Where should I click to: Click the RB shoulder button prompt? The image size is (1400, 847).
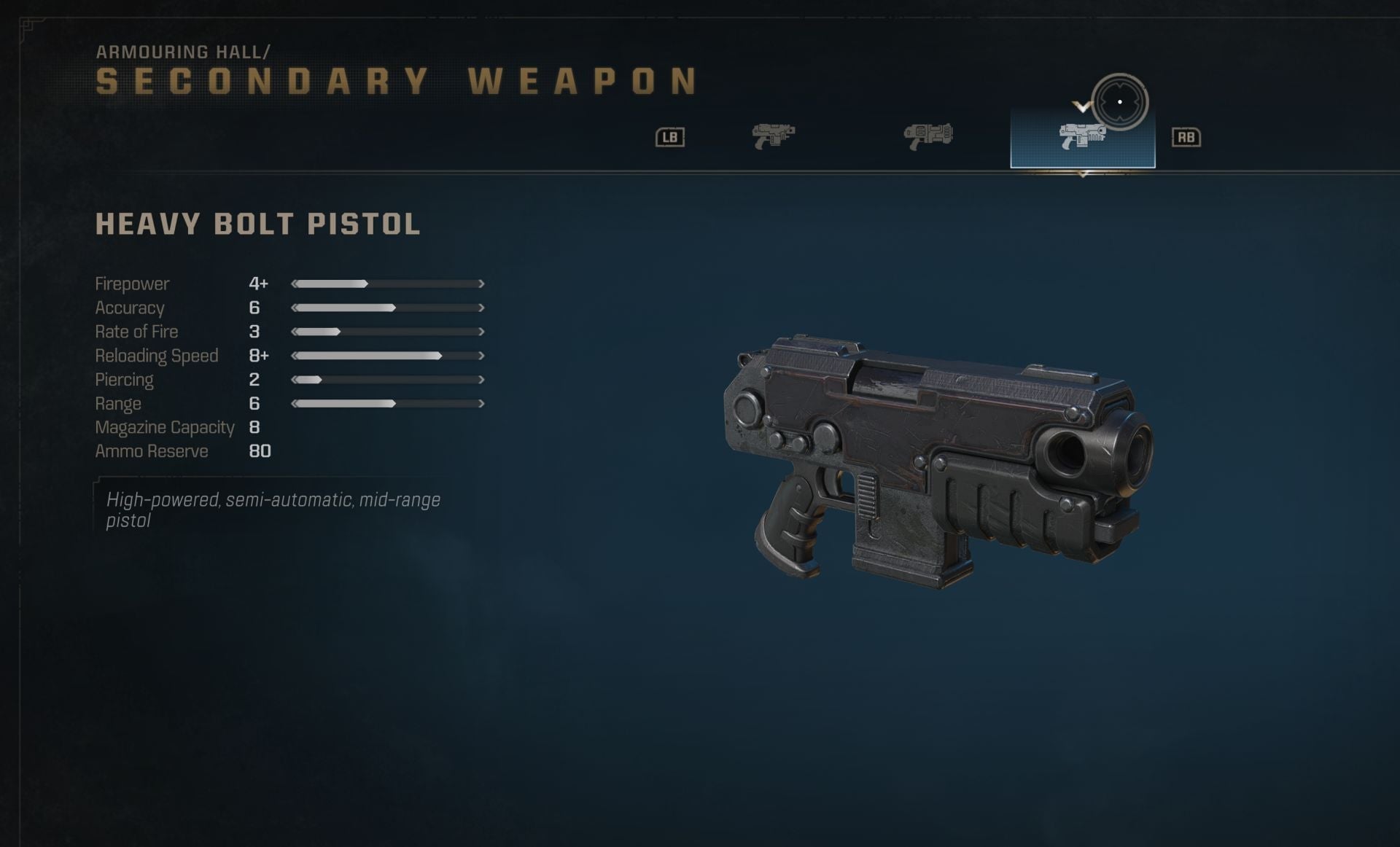coord(1187,136)
